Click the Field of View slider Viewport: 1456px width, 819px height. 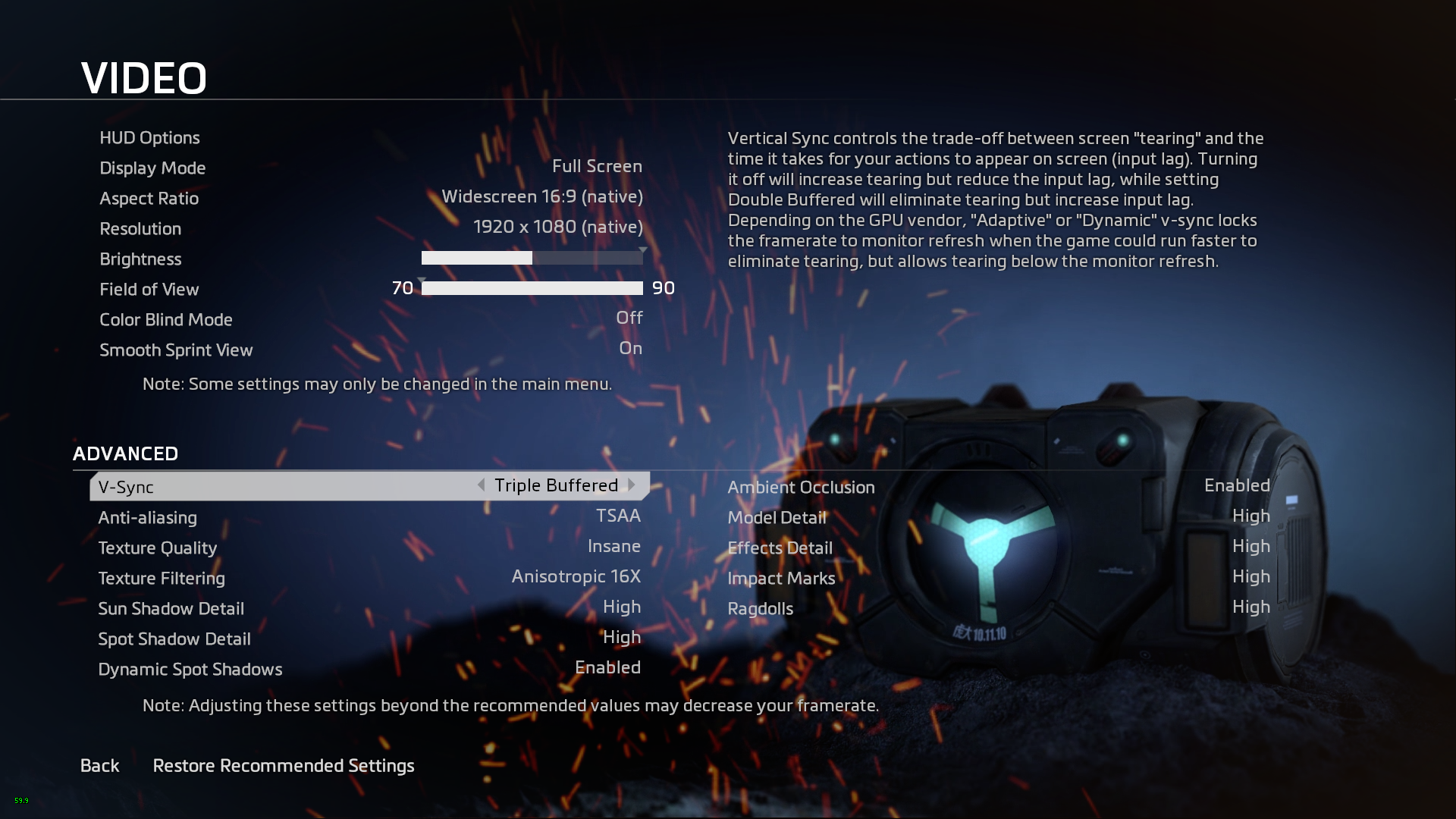point(532,288)
